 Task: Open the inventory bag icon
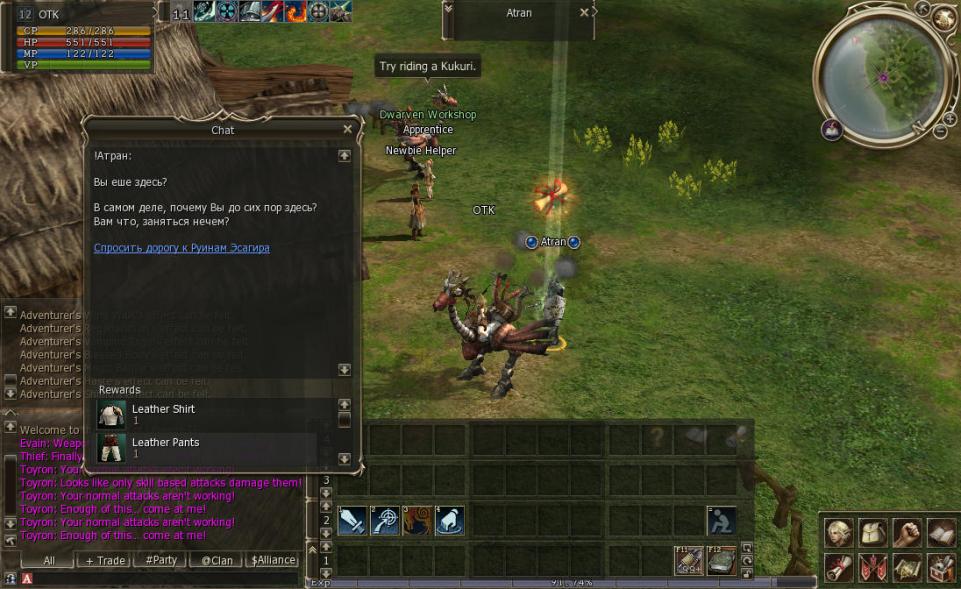coord(873,533)
